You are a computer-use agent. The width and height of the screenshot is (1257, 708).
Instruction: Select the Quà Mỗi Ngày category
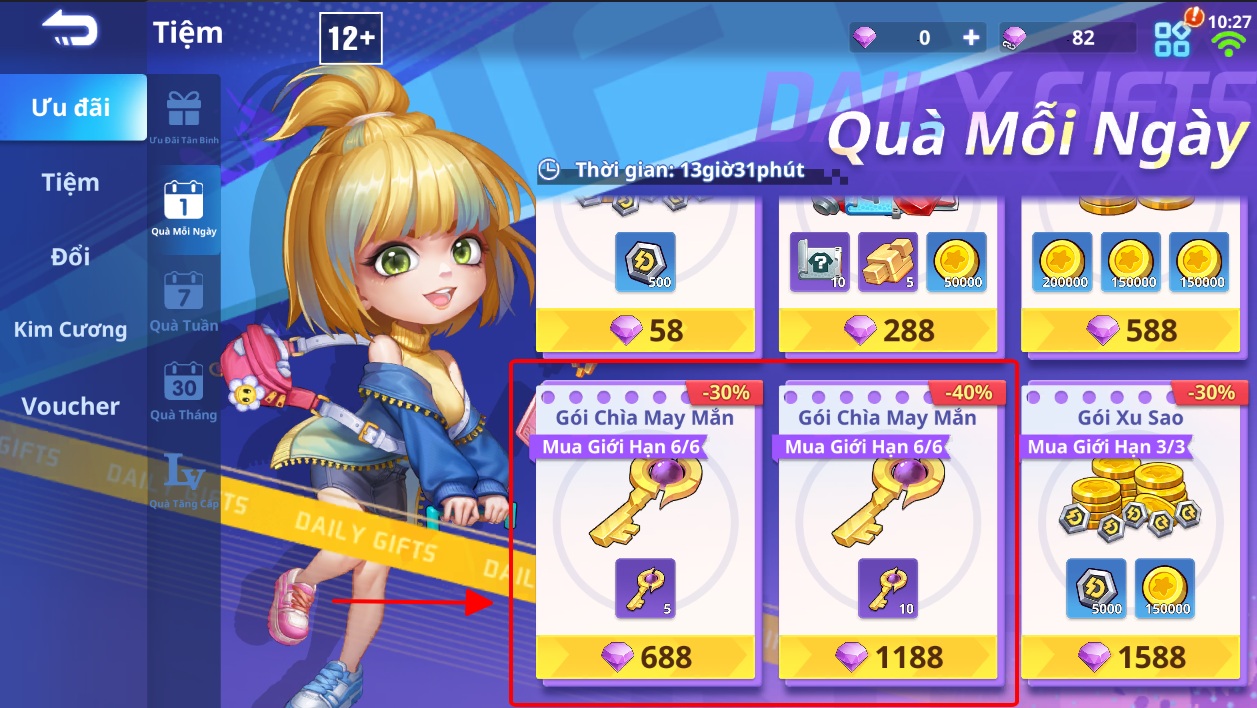pyautogui.click(x=184, y=207)
